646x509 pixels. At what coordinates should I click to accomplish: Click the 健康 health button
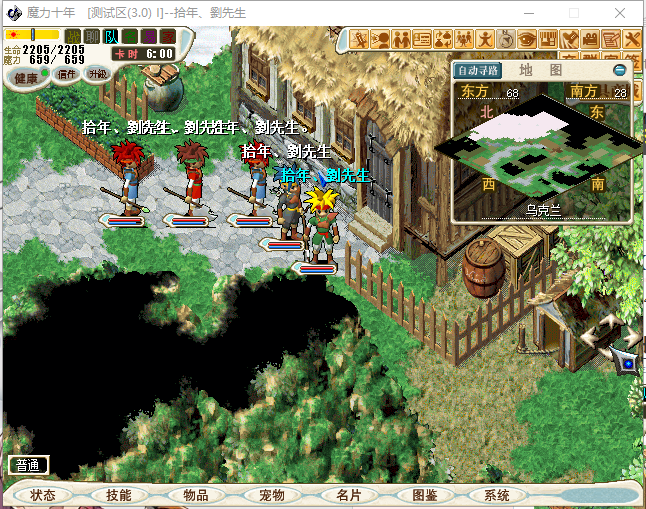pos(26,77)
